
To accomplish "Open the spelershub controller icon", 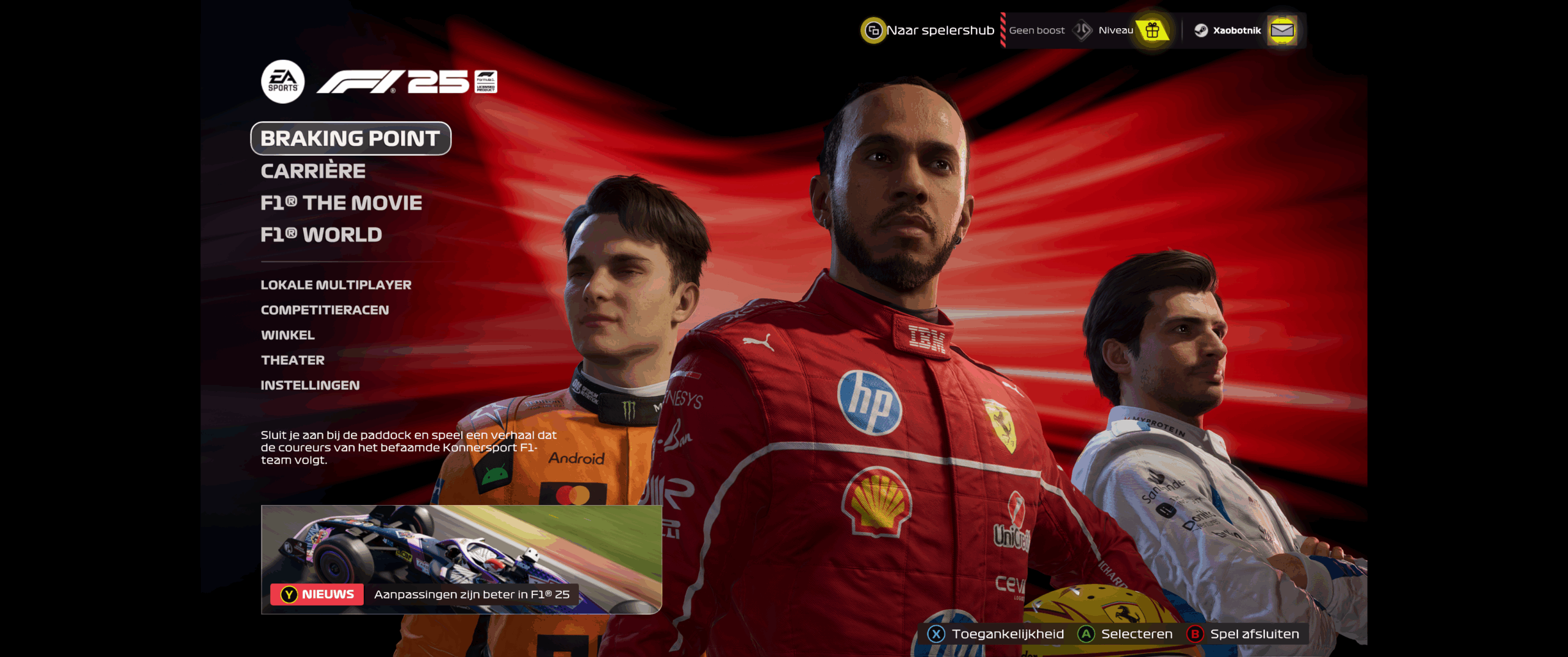I will (x=874, y=29).
